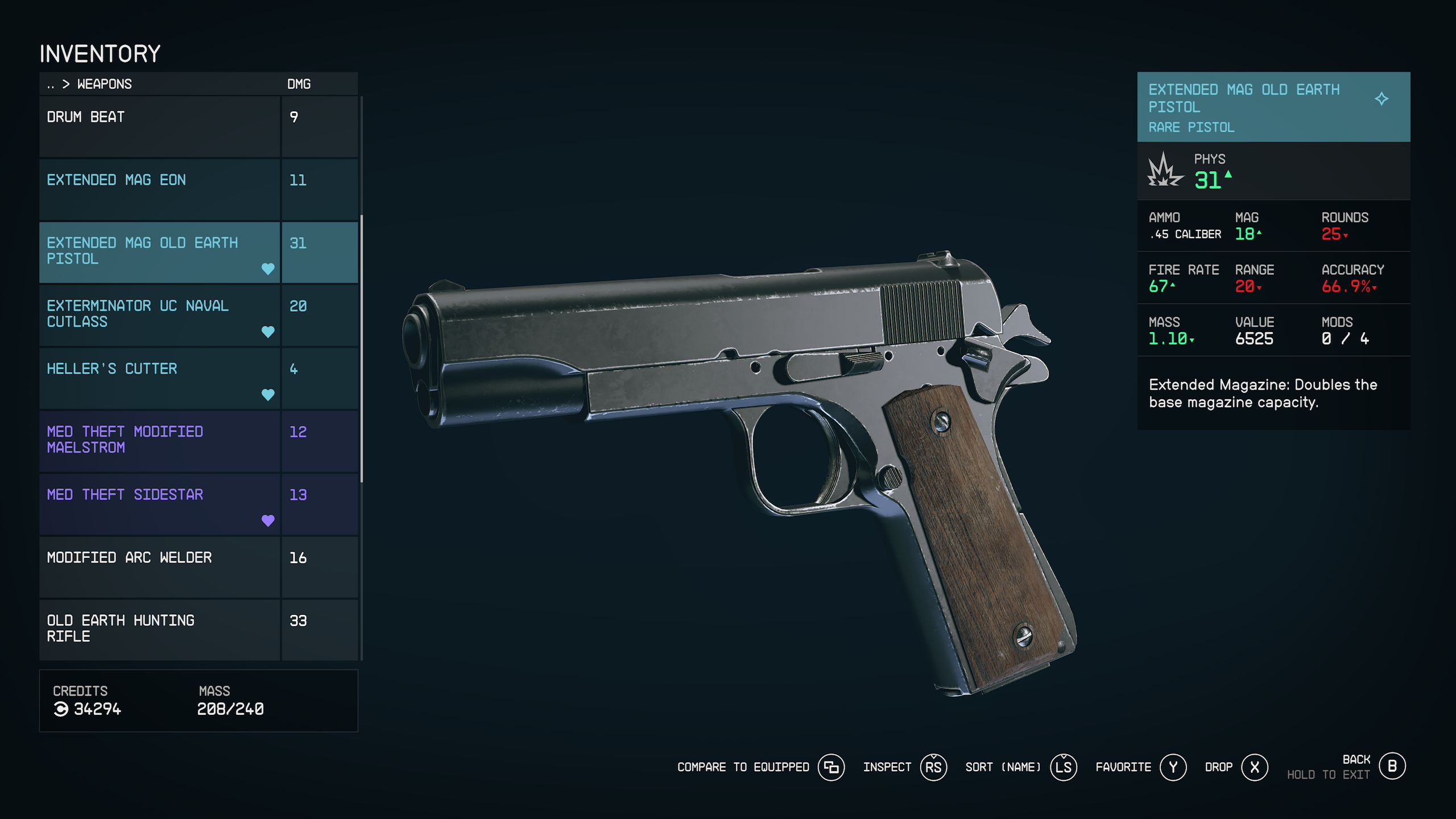Pick the Exterminator UC Naval Cutlass
The height and width of the screenshot is (819, 1456).
click(159, 315)
